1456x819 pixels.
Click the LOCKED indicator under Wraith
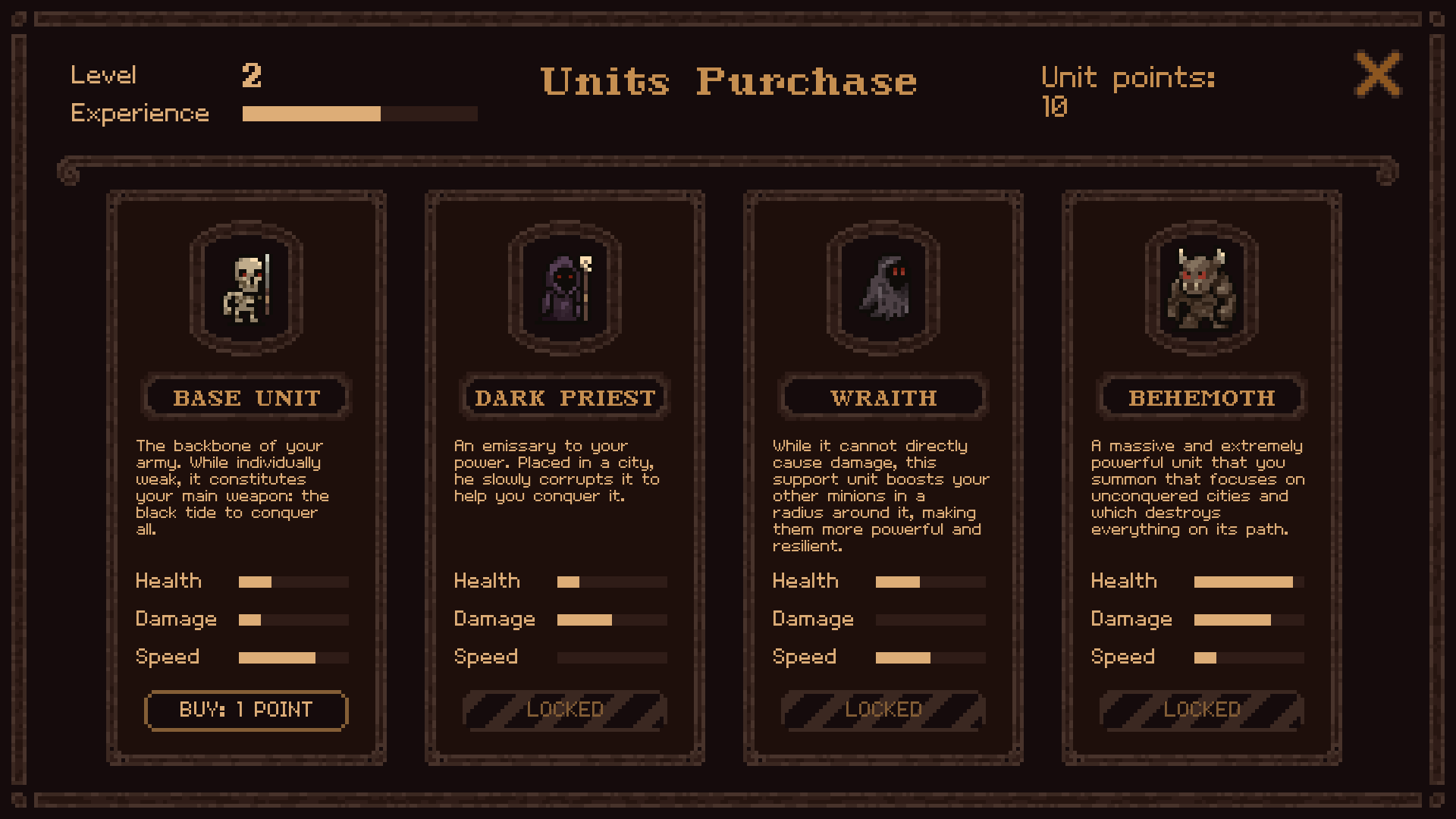883,710
